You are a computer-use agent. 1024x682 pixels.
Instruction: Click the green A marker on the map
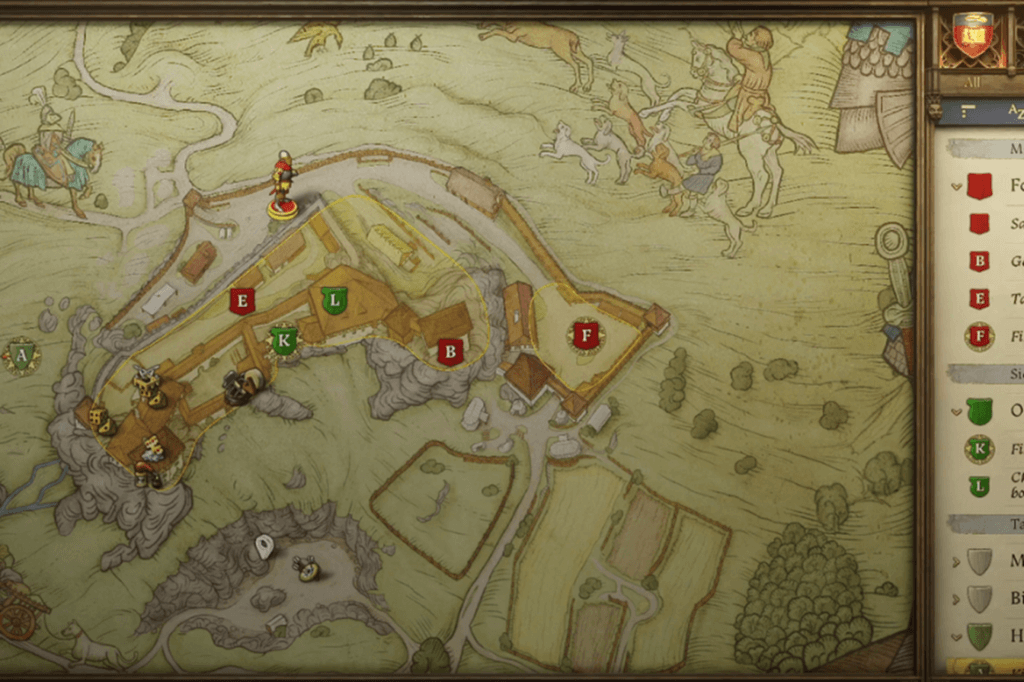click(21, 354)
